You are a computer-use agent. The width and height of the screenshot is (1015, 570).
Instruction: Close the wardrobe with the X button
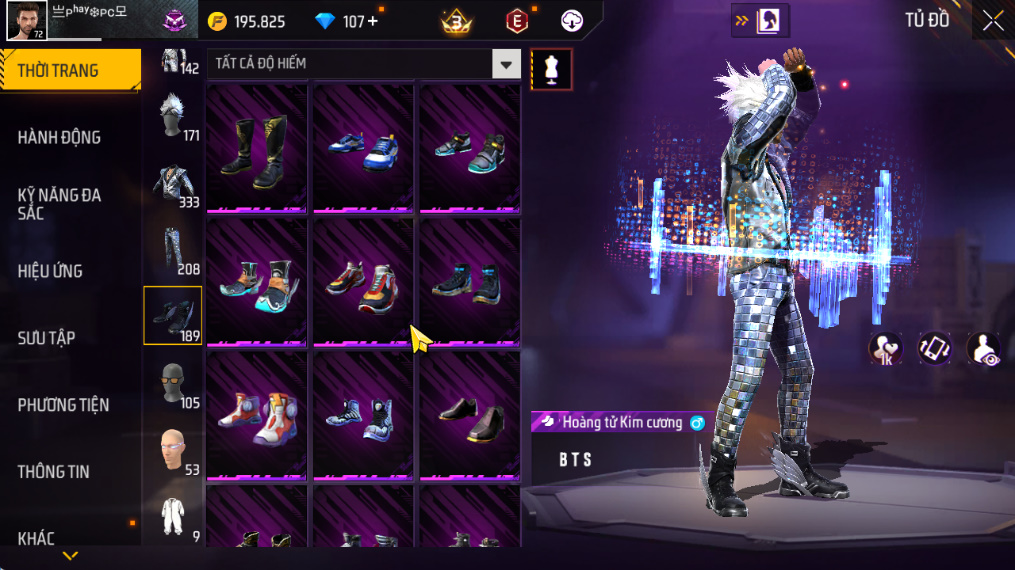992,21
